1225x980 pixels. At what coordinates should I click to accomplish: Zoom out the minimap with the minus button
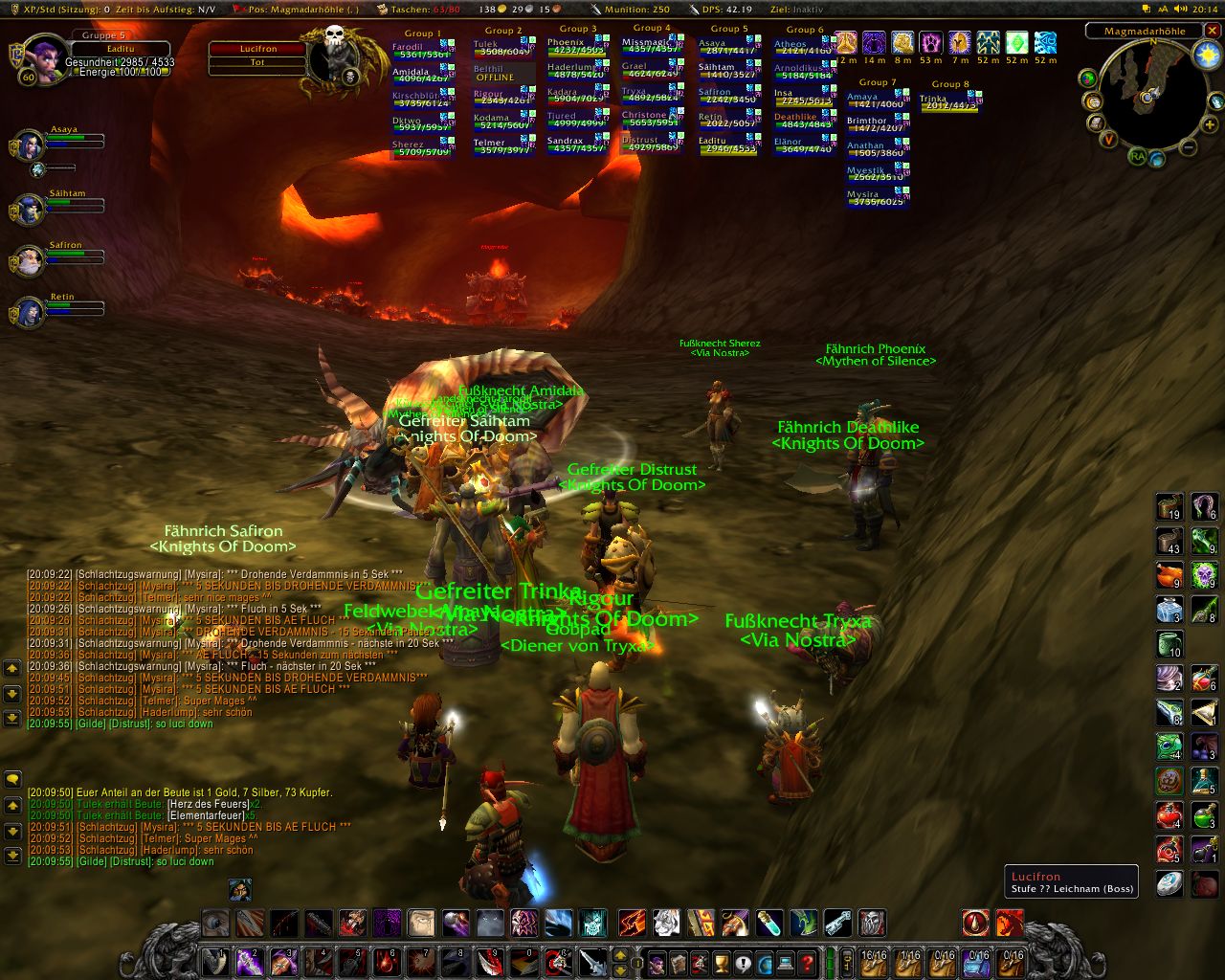pos(1188,147)
